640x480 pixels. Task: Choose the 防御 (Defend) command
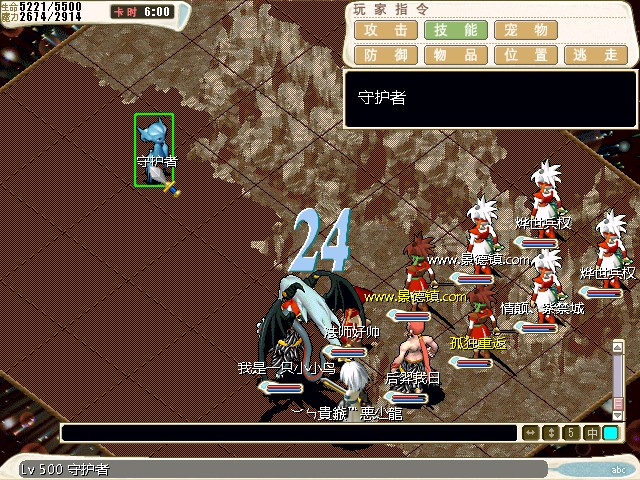[385, 55]
